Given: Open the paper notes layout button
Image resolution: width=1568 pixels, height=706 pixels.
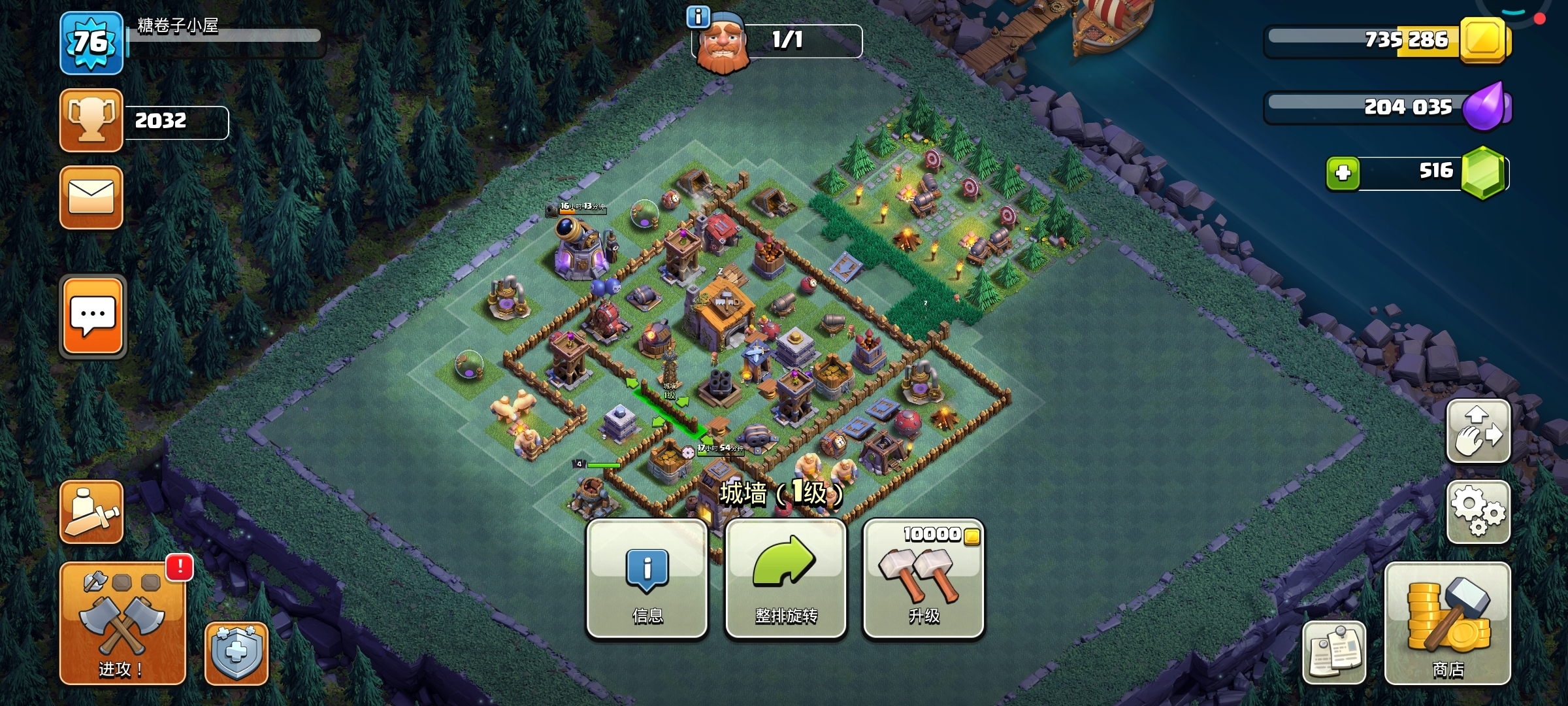Looking at the screenshot, I should 1333,652.
